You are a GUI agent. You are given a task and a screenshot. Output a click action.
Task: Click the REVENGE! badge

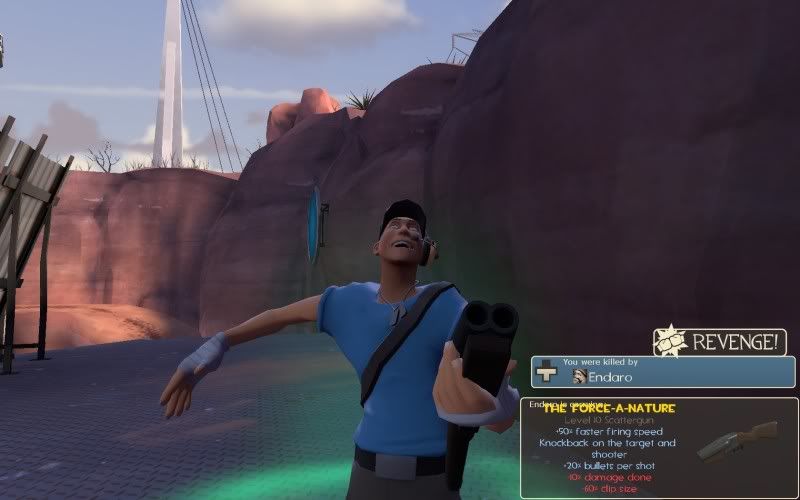[x=719, y=341]
